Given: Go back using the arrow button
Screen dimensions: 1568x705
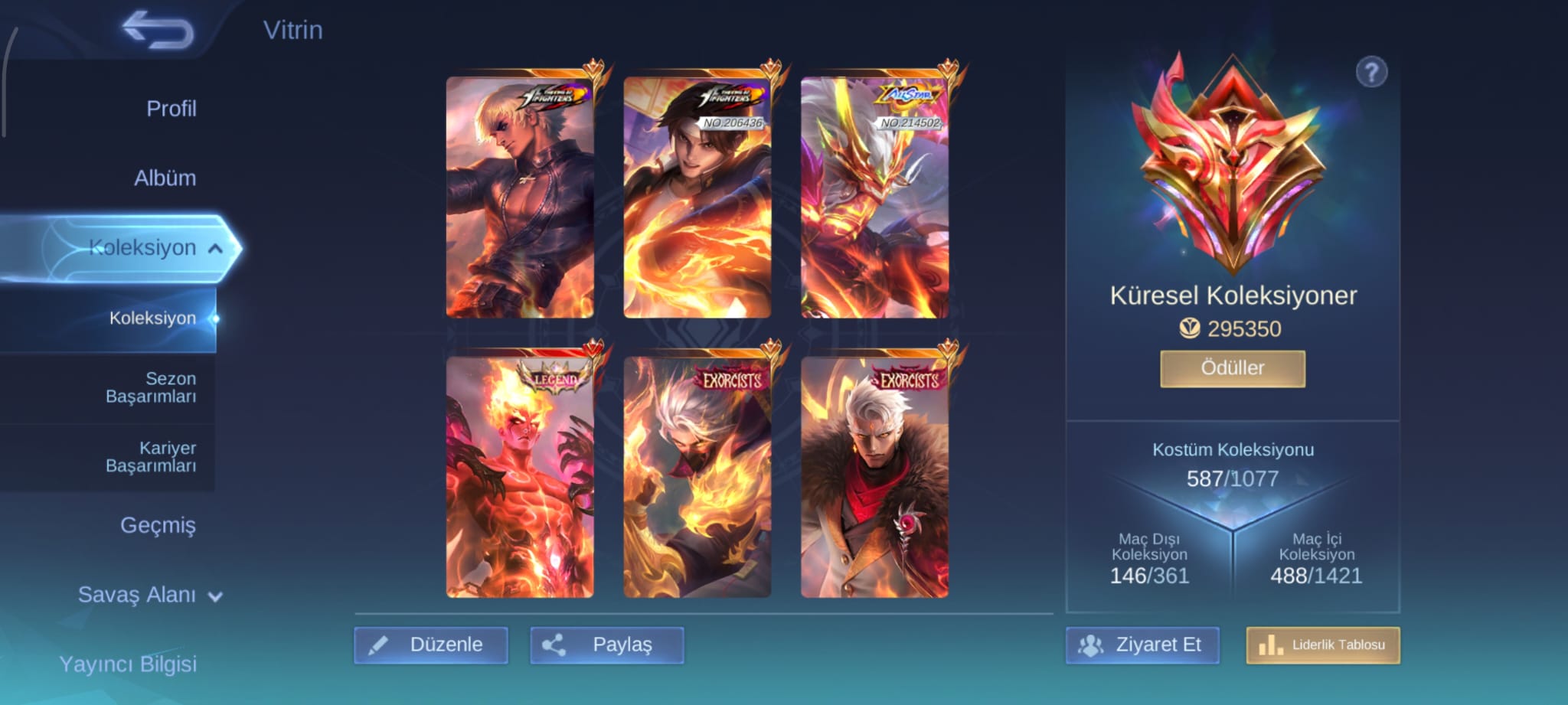Looking at the screenshot, I should (x=158, y=31).
